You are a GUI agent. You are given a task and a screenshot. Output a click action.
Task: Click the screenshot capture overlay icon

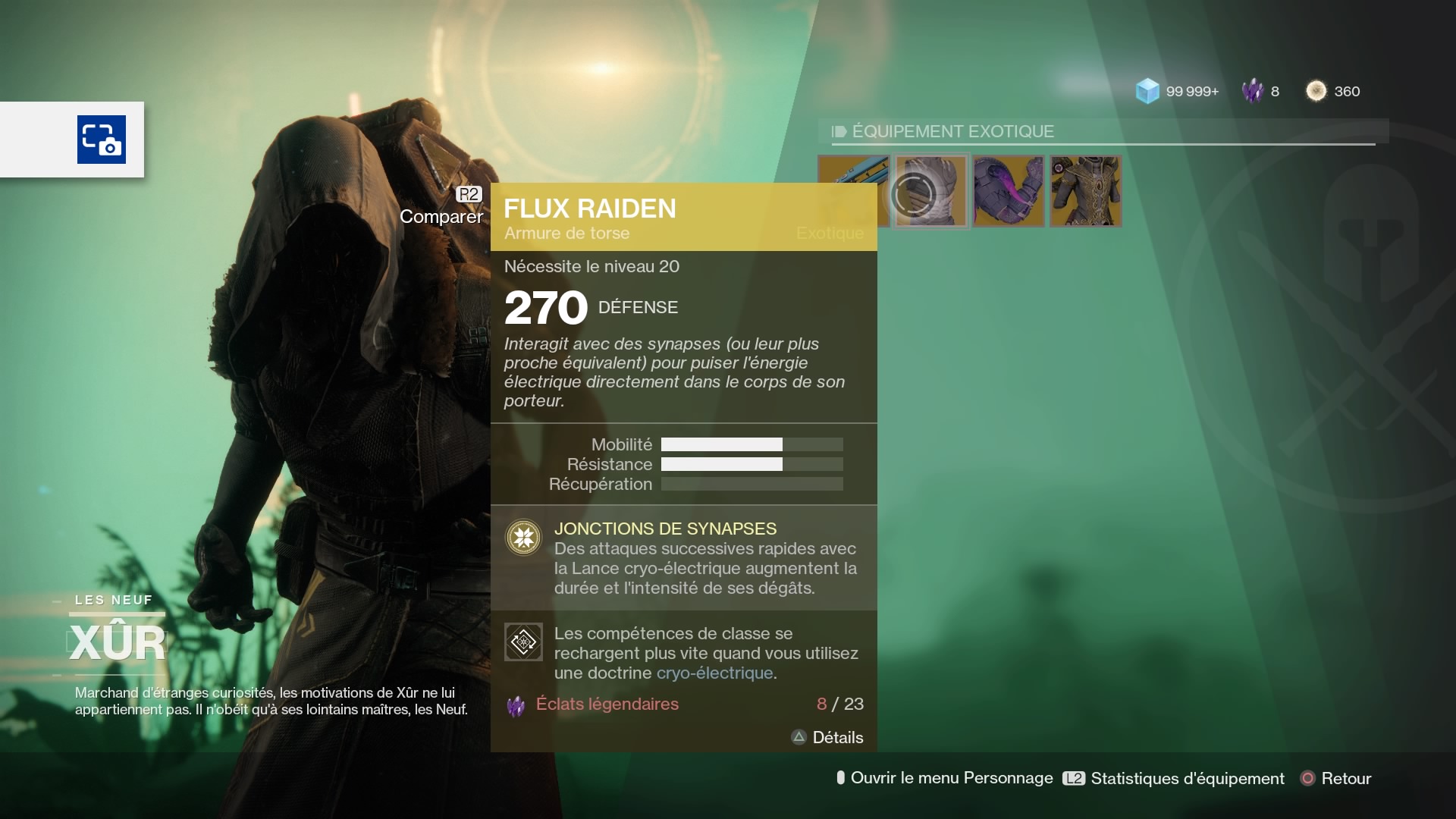[102, 140]
